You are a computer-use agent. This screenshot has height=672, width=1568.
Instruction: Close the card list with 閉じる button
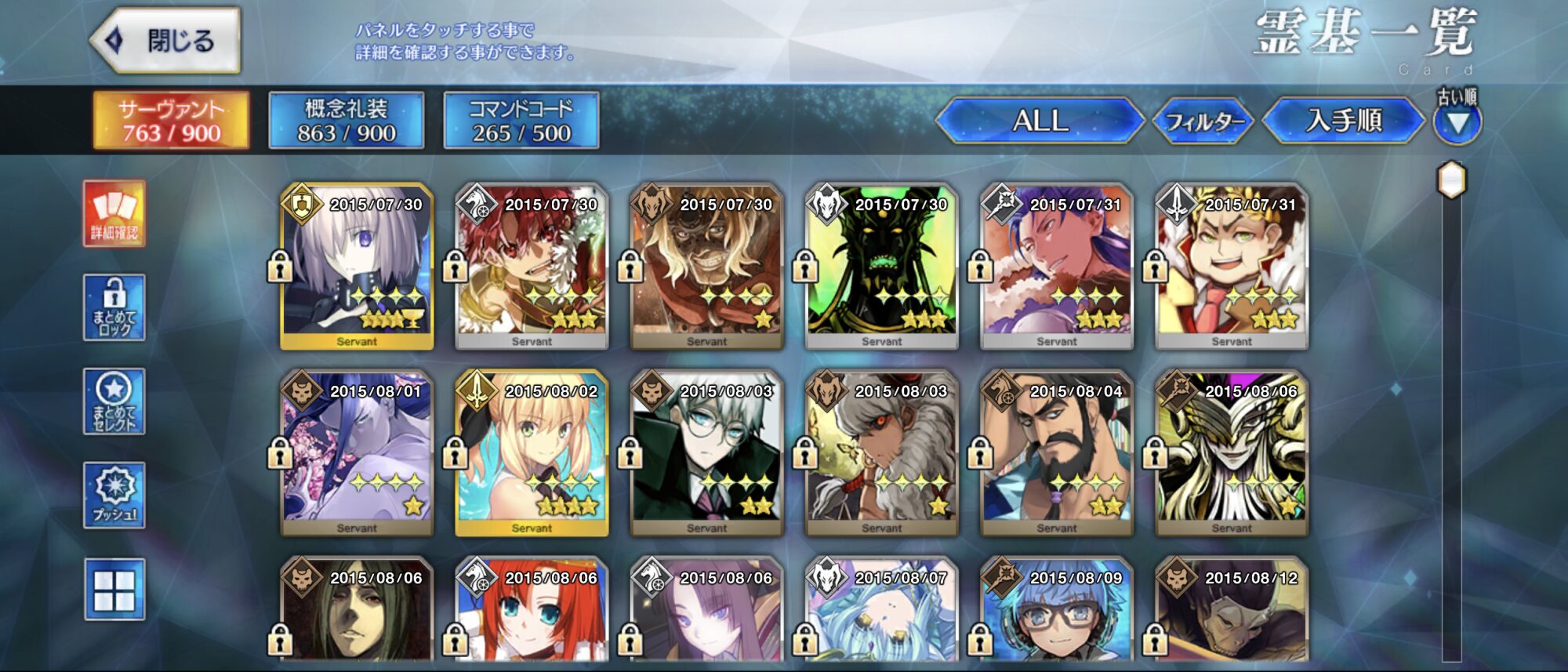pyautogui.click(x=166, y=41)
